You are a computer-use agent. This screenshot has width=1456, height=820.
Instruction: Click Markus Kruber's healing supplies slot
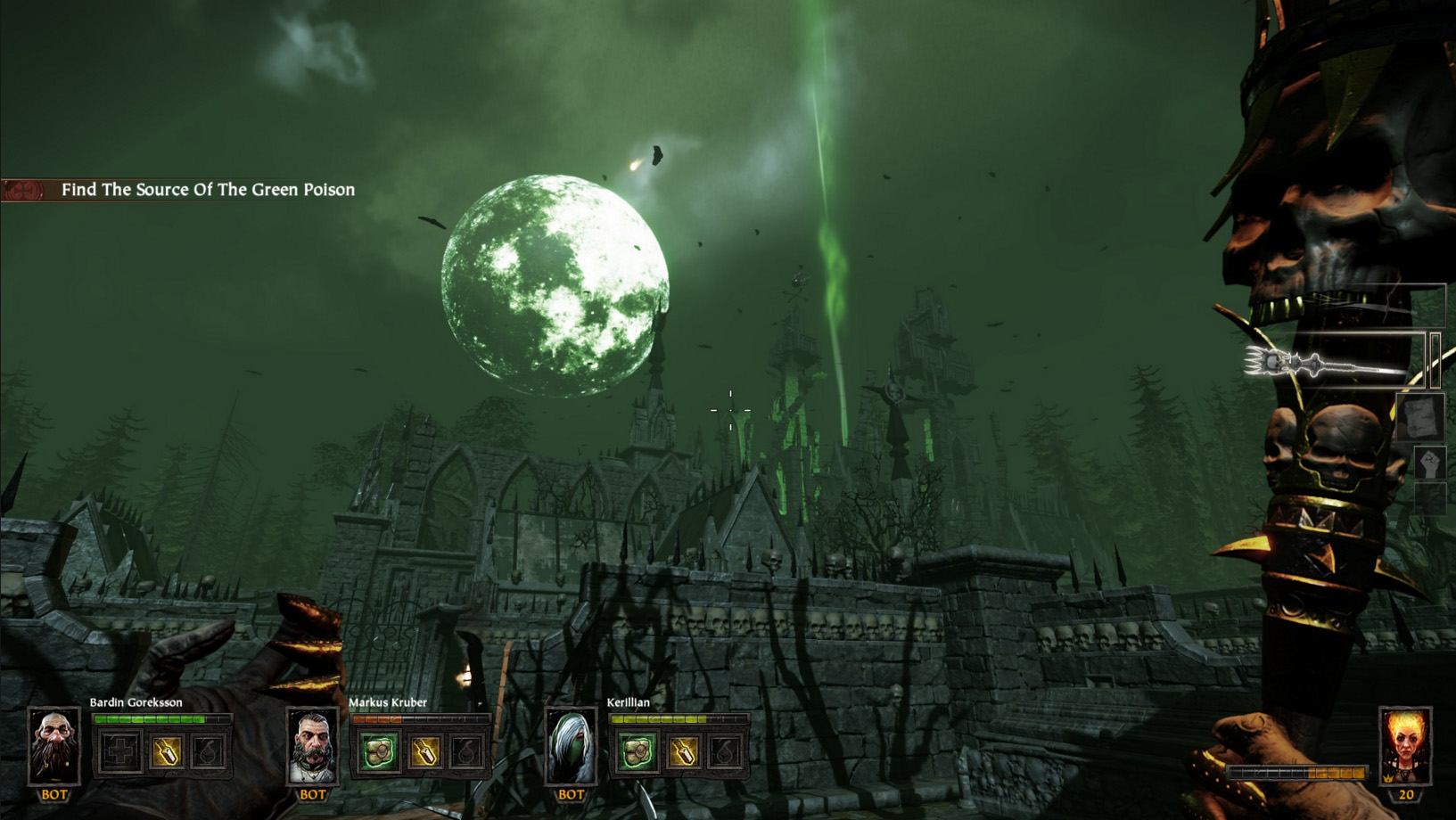(x=378, y=752)
